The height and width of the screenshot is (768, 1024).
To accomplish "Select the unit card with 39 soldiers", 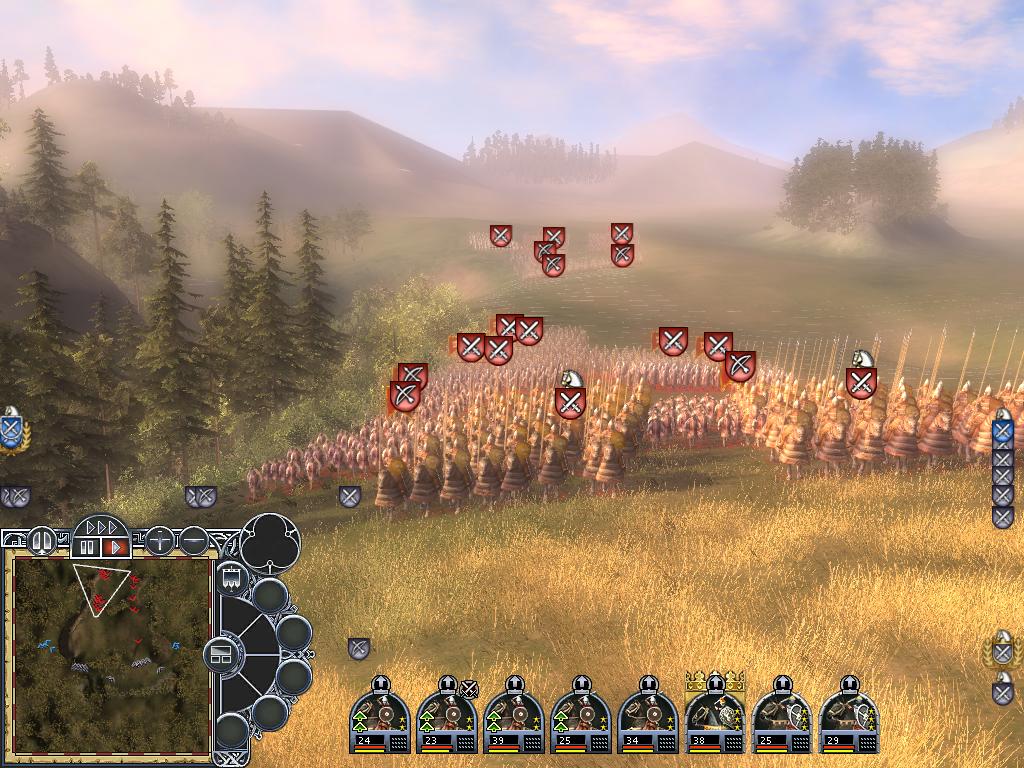I will click(x=515, y=717).
